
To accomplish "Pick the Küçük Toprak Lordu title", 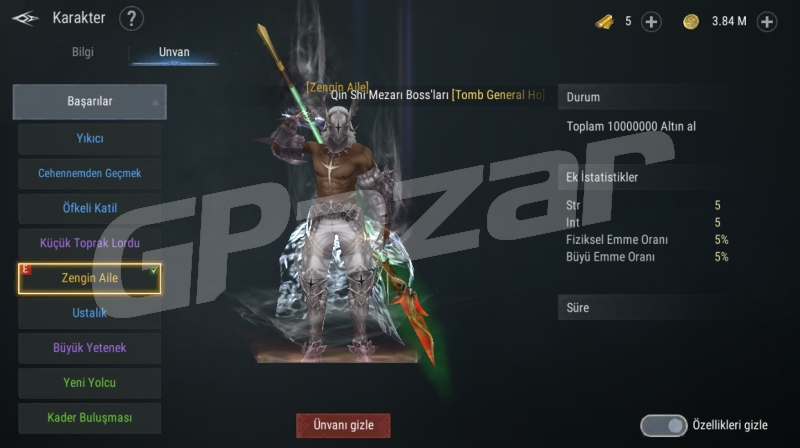I will coord(90,243).
